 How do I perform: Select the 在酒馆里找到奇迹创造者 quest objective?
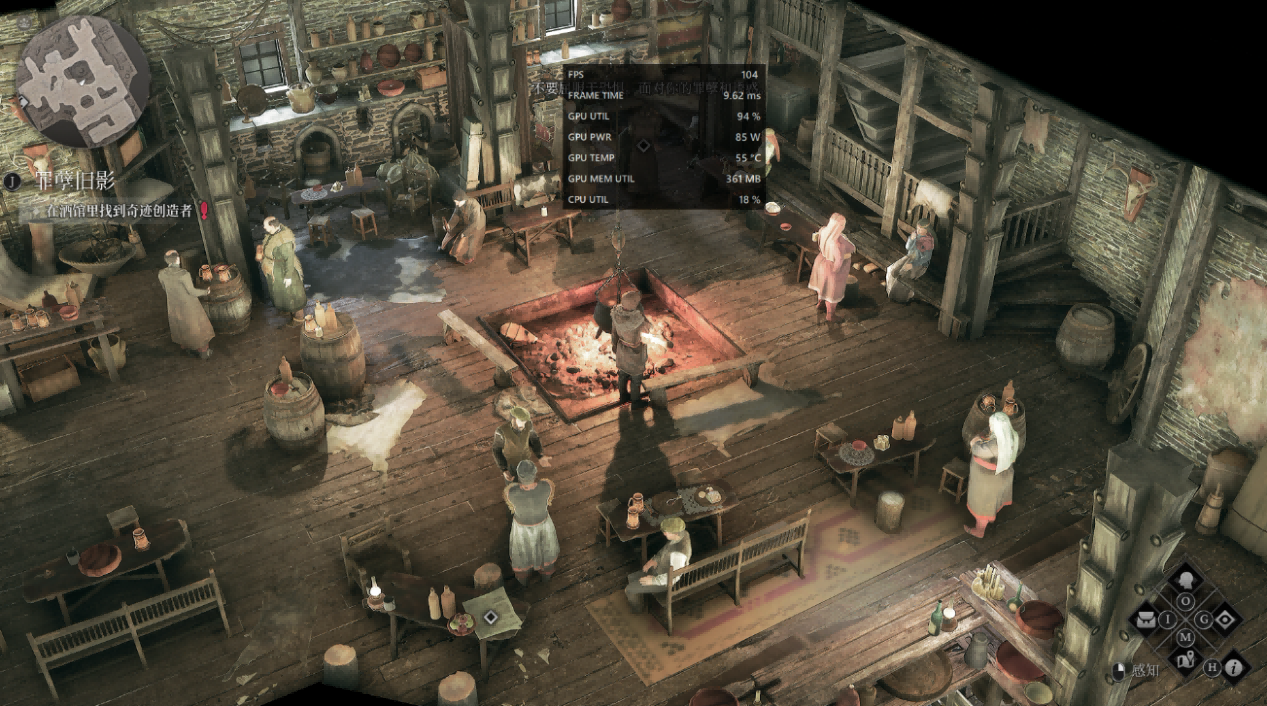pos(120,212)
